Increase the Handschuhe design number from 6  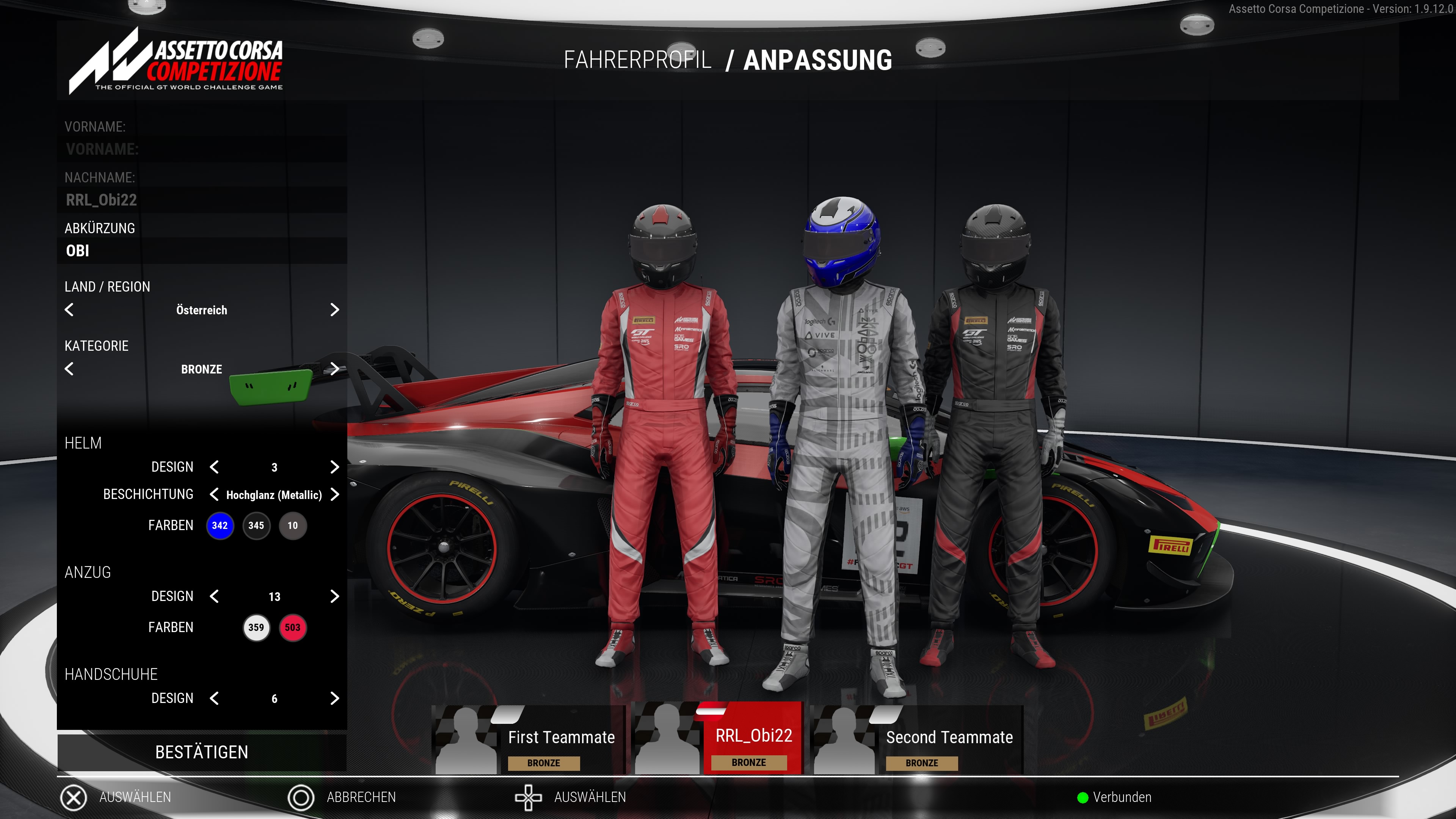coord(334,698)
